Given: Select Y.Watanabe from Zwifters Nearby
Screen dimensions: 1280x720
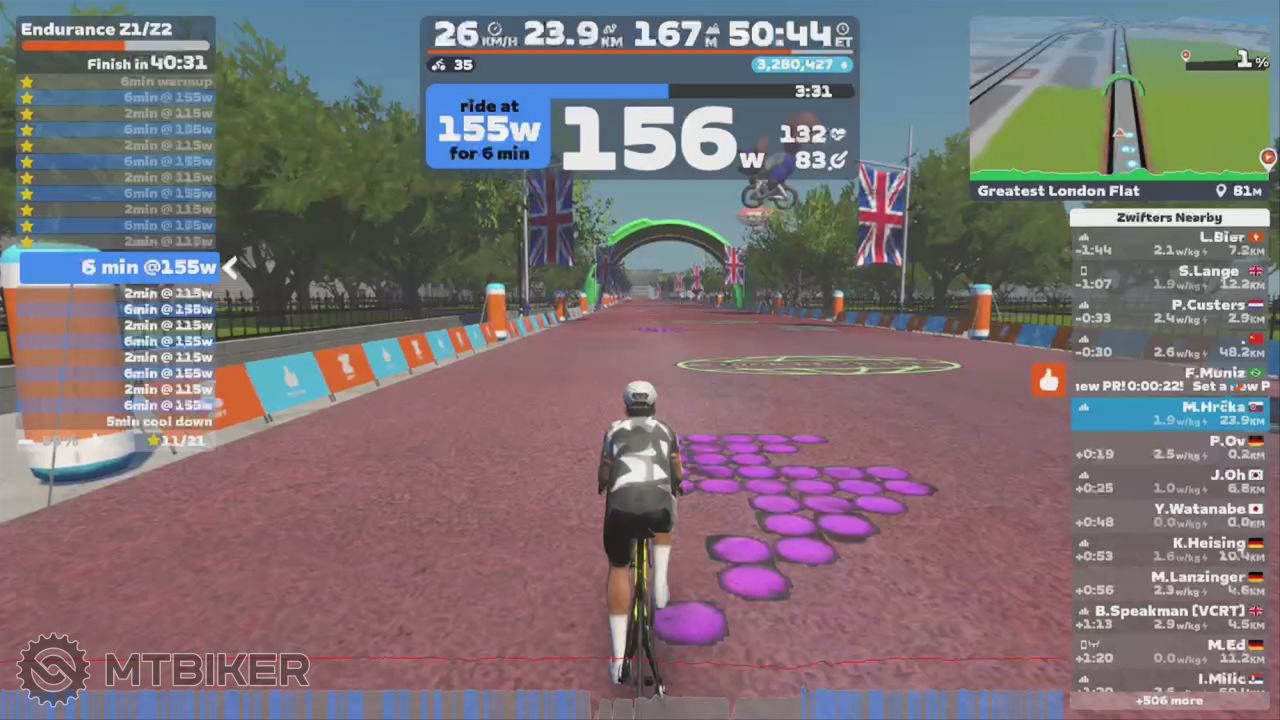Looking at the screenshot, I should [x=1169, y=516].
